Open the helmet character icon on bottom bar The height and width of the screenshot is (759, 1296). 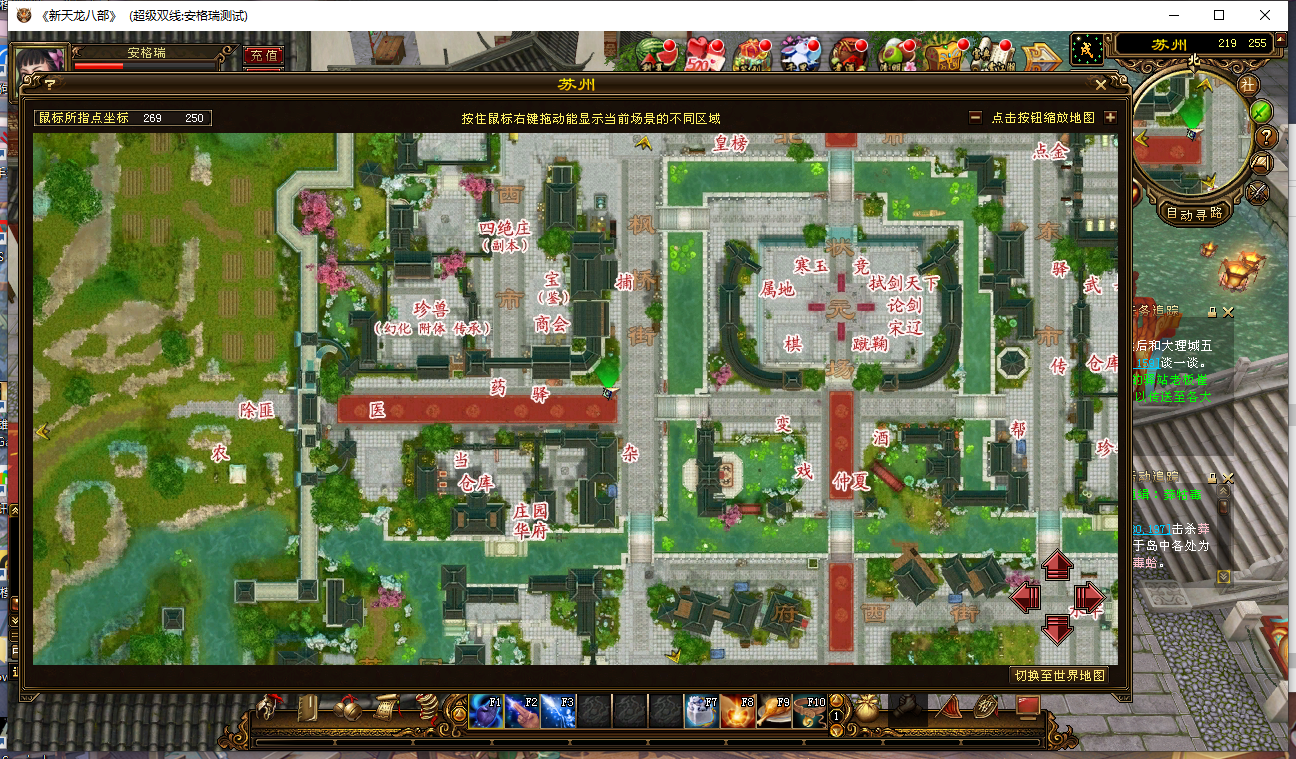pos(269,708)
